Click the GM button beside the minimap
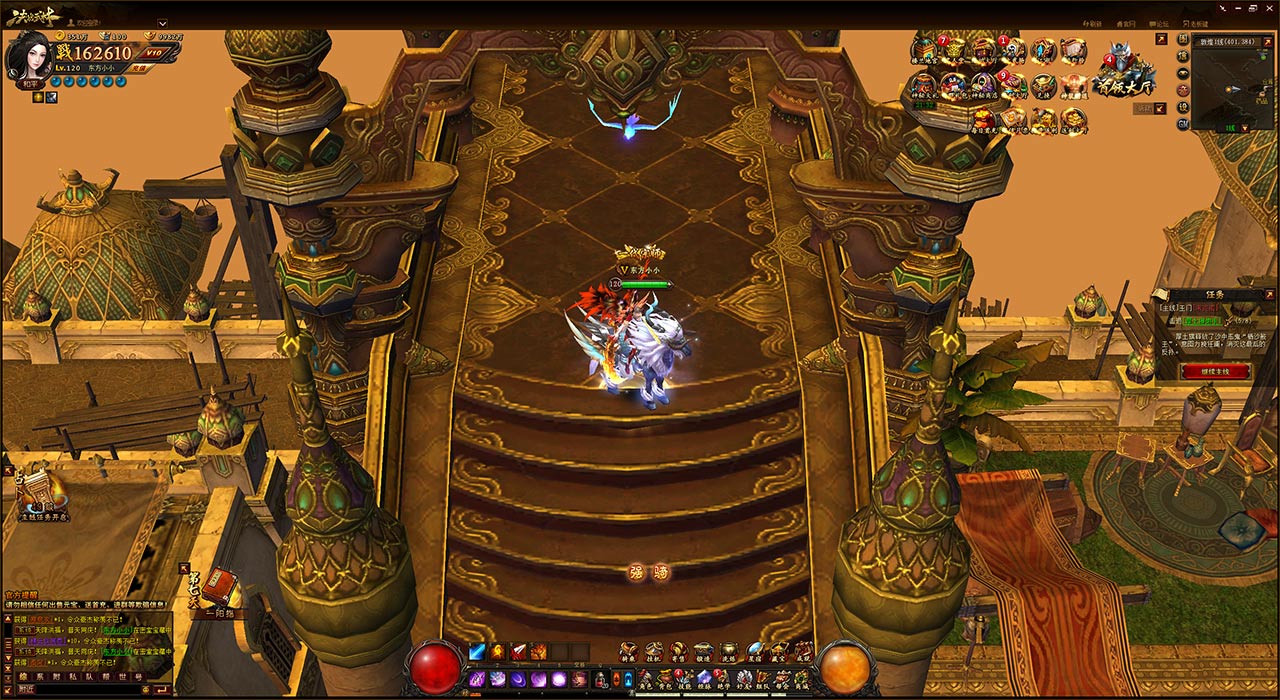The height and width of the screenshot is (700, 1280). pos(1183,124)
